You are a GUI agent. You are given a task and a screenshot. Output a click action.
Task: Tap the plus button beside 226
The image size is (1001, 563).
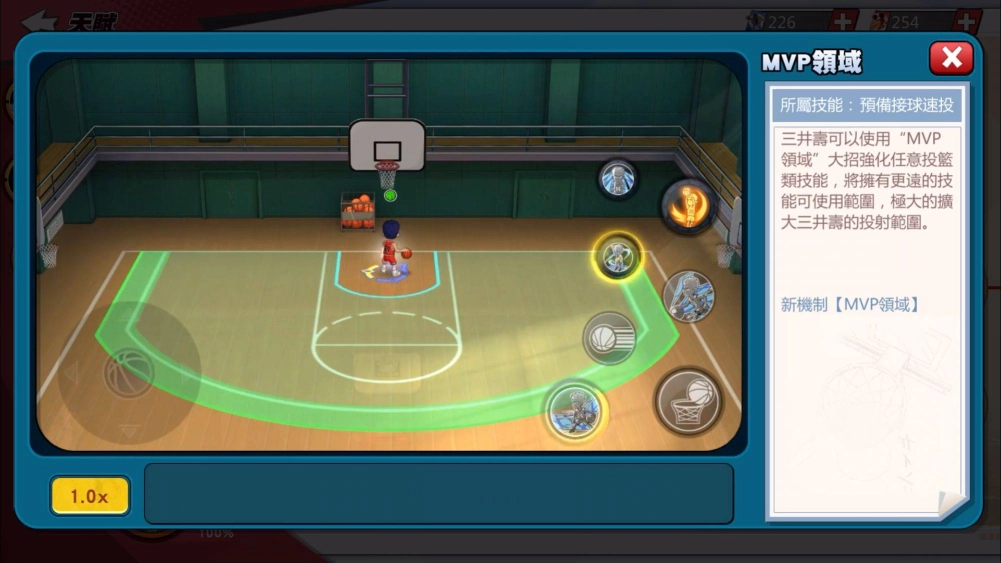pyautogui.click(x=842, y=21)
